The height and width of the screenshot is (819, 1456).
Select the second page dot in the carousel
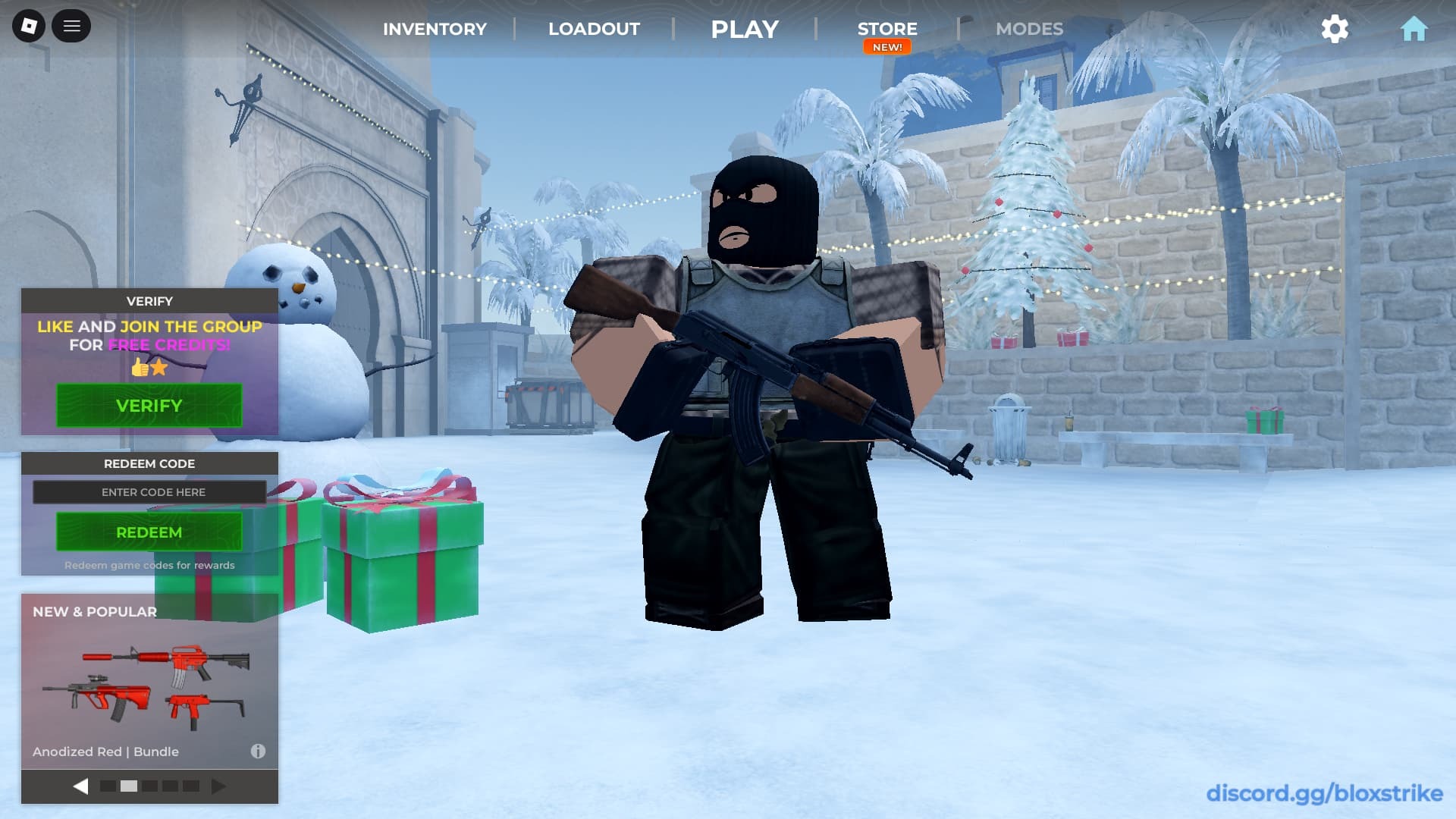point(128,786)
